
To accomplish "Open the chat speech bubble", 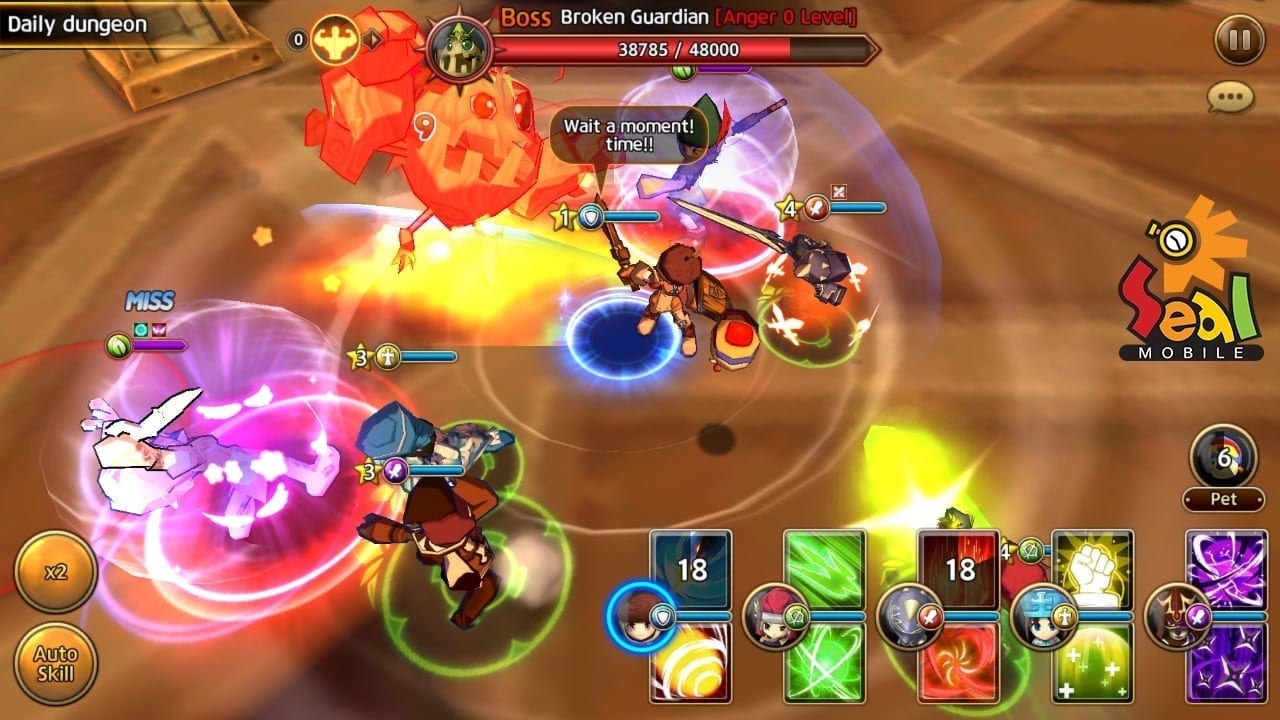I will (x=1230, y=96).
